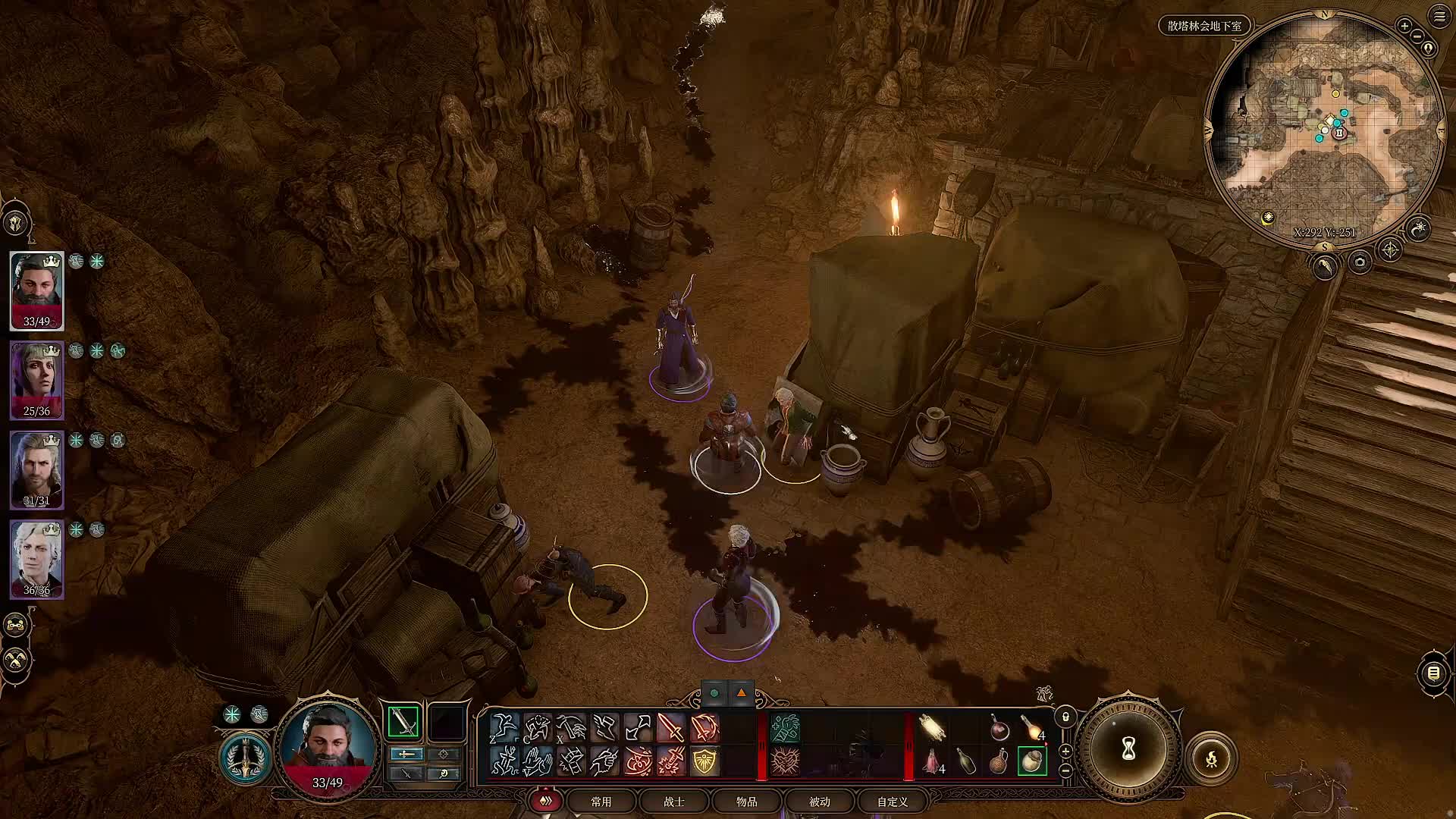
Task: Switch to the 被动 hotbar tab
Action: (x=820, y=802)
